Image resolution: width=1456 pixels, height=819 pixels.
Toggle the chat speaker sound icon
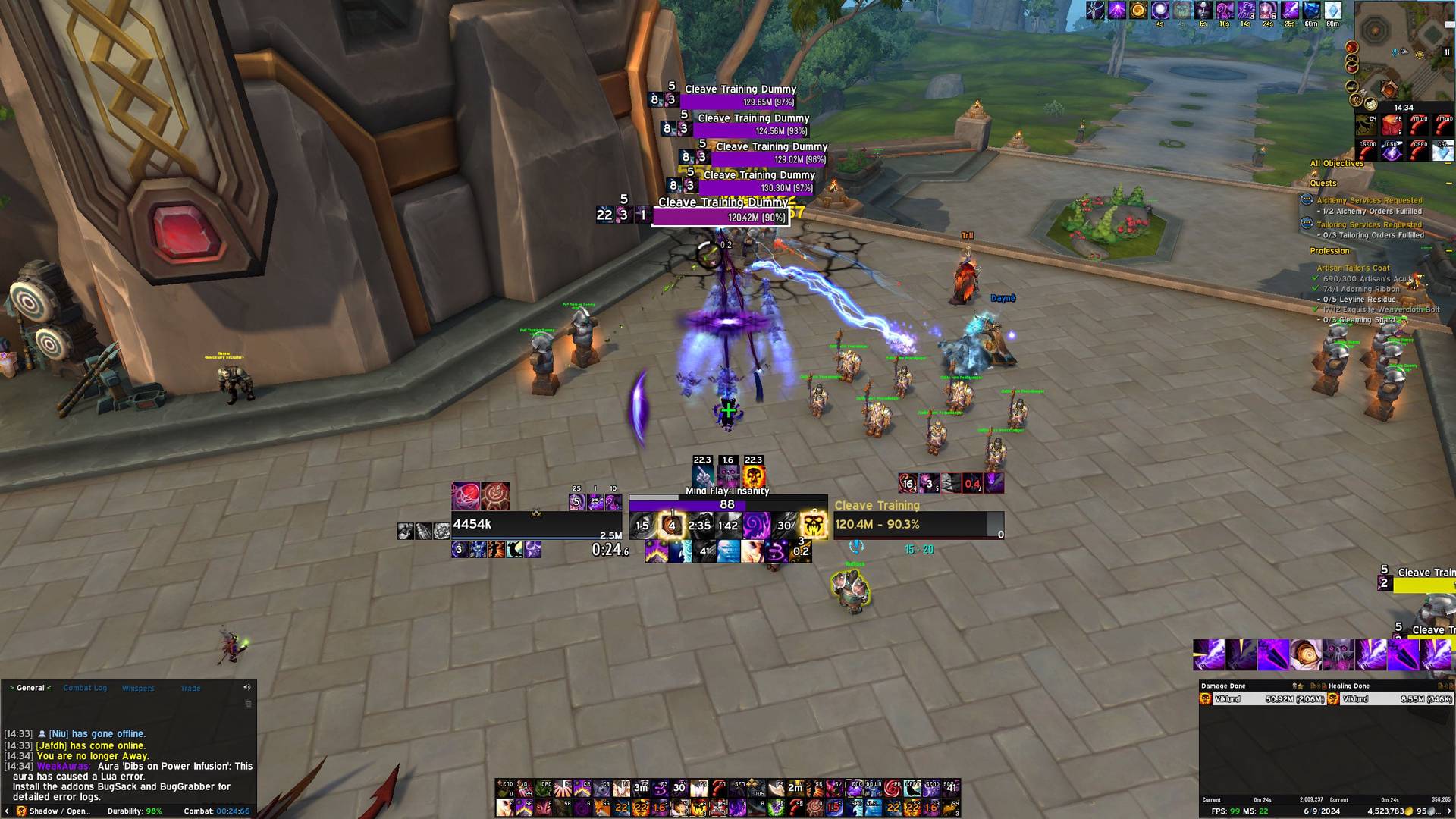point(246,687)
